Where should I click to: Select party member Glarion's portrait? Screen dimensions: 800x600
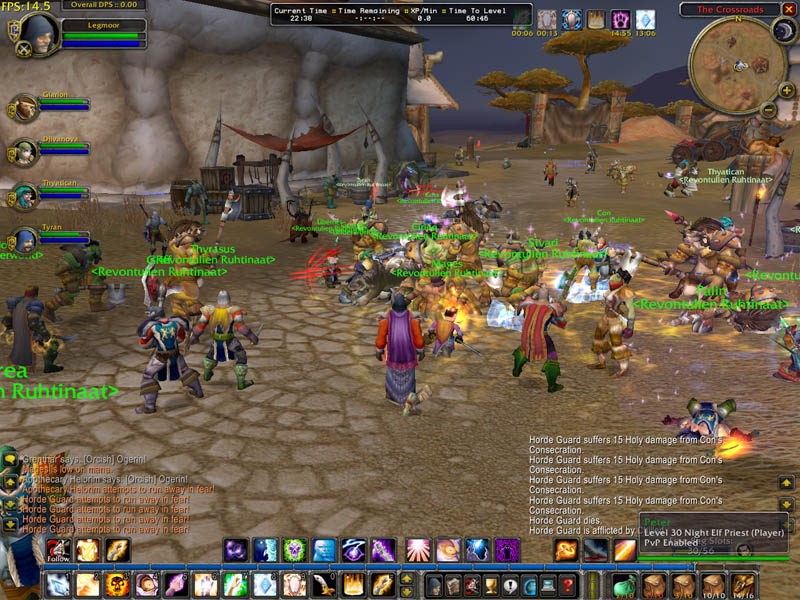(x=25, y=107)
